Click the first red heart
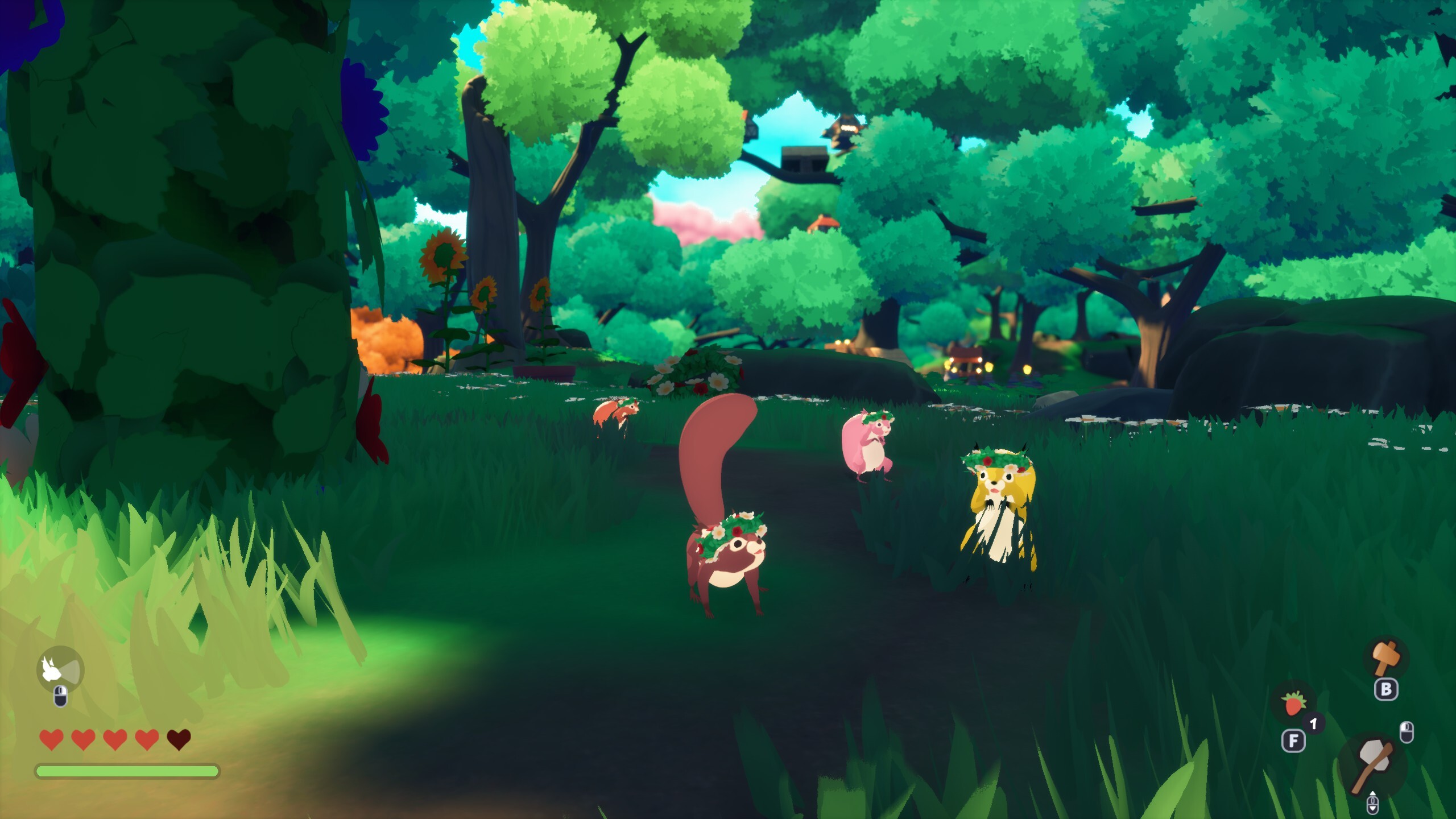This screenshot has height=819, width=1456. point(51,740)
